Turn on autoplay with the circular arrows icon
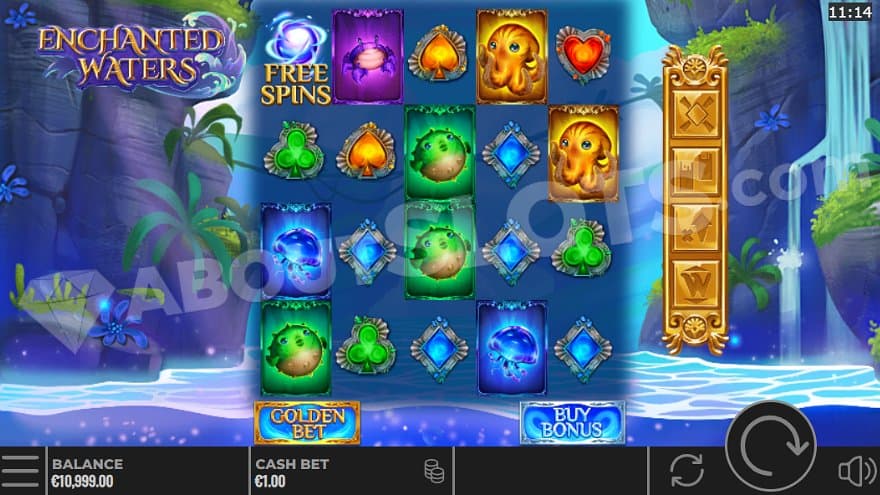 click(x=686, y=471)
